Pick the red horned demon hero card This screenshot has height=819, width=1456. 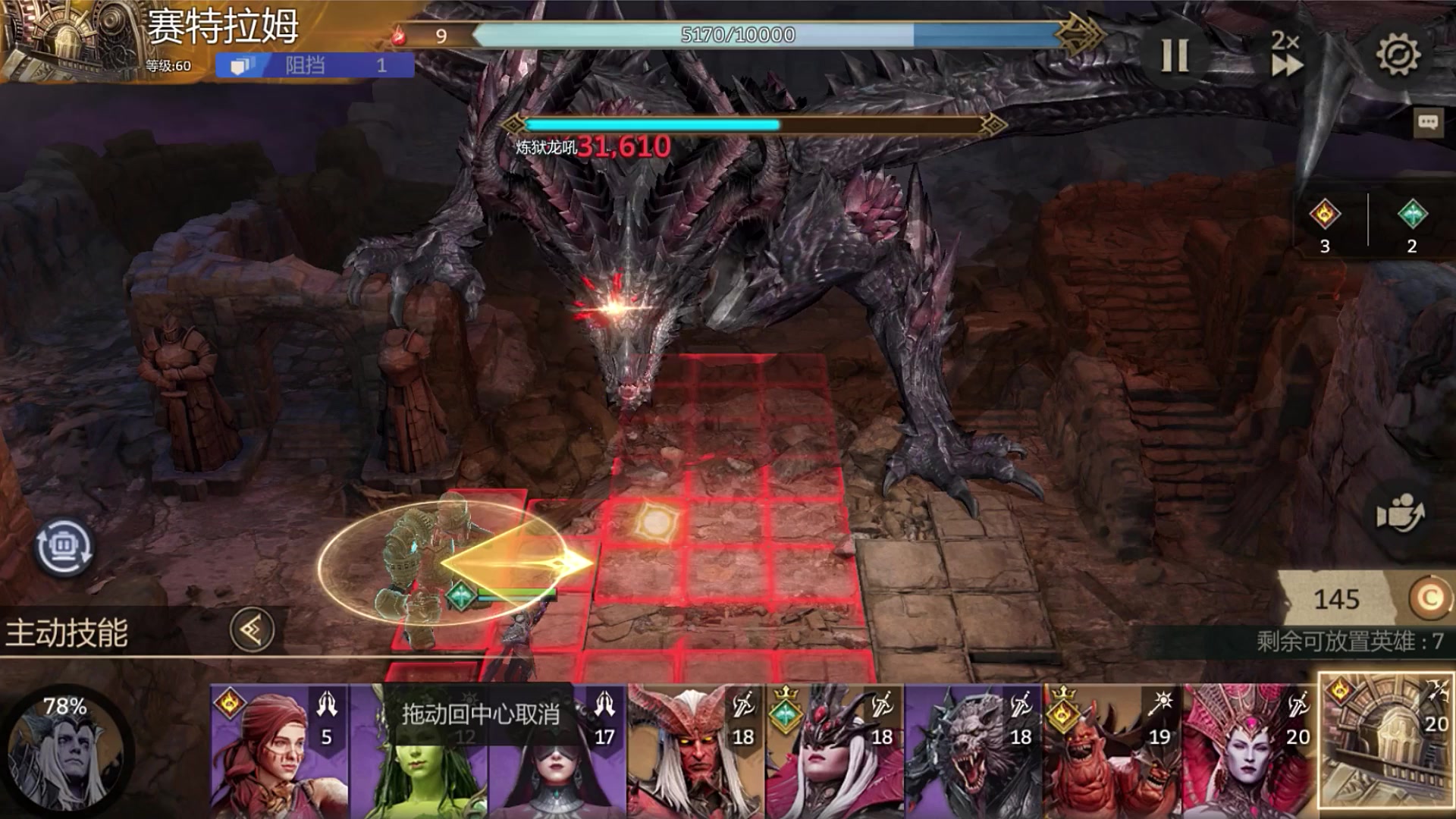coord(695,751)
